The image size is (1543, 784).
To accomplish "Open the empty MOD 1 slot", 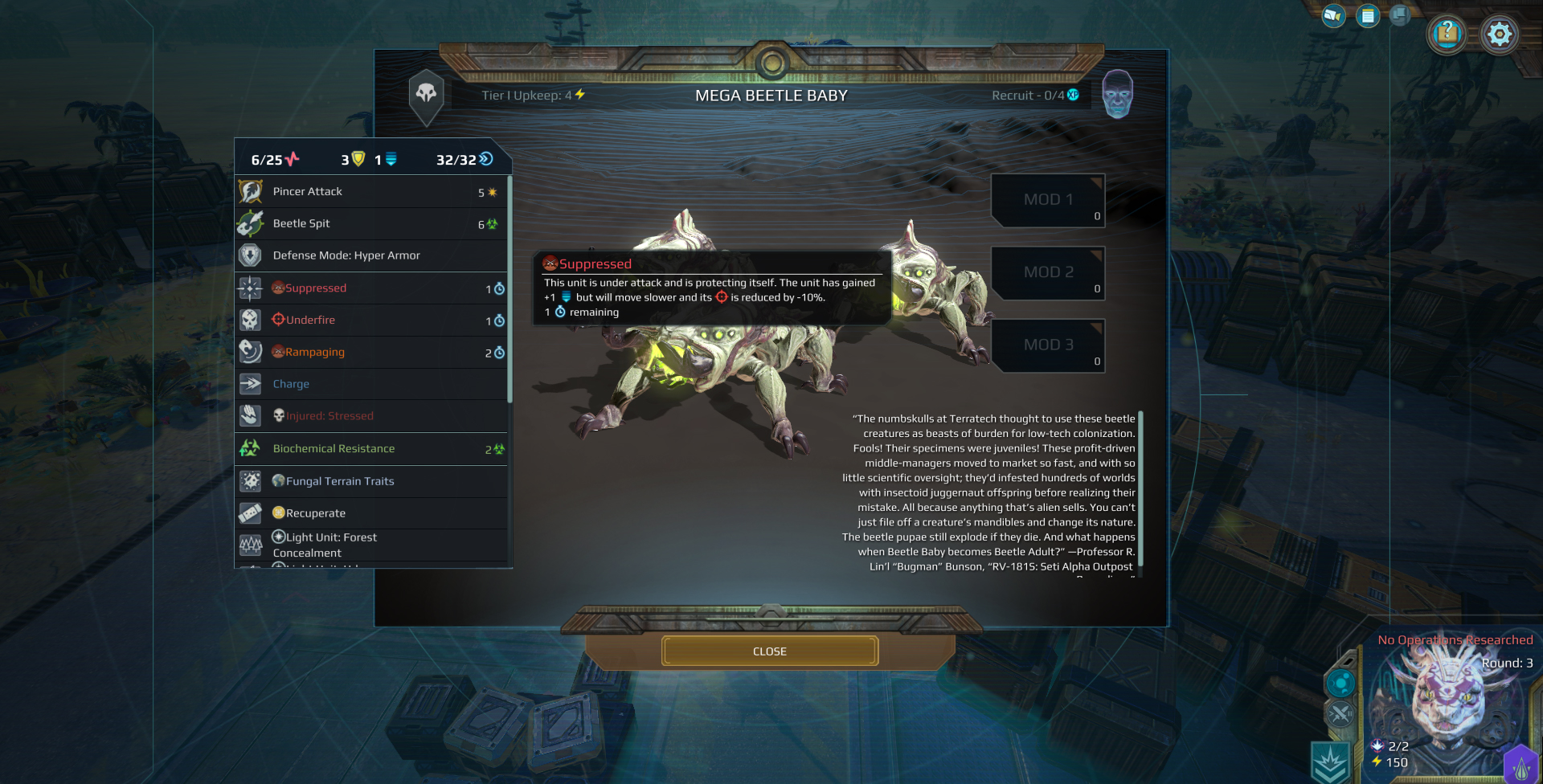I will click(x=1047, y=200).
